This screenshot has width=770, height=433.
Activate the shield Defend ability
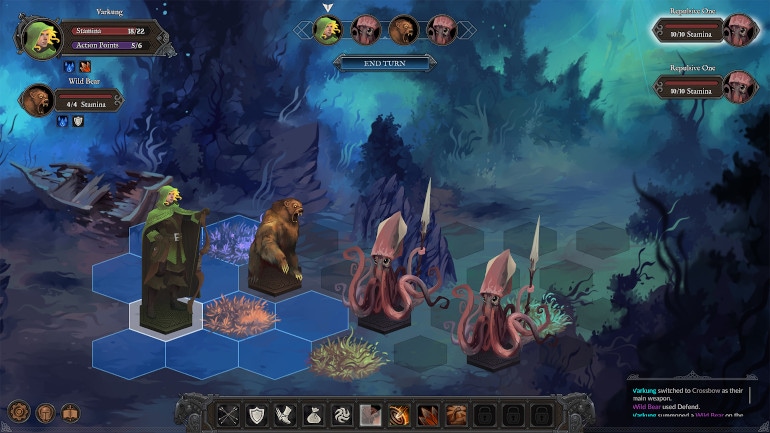258,414
